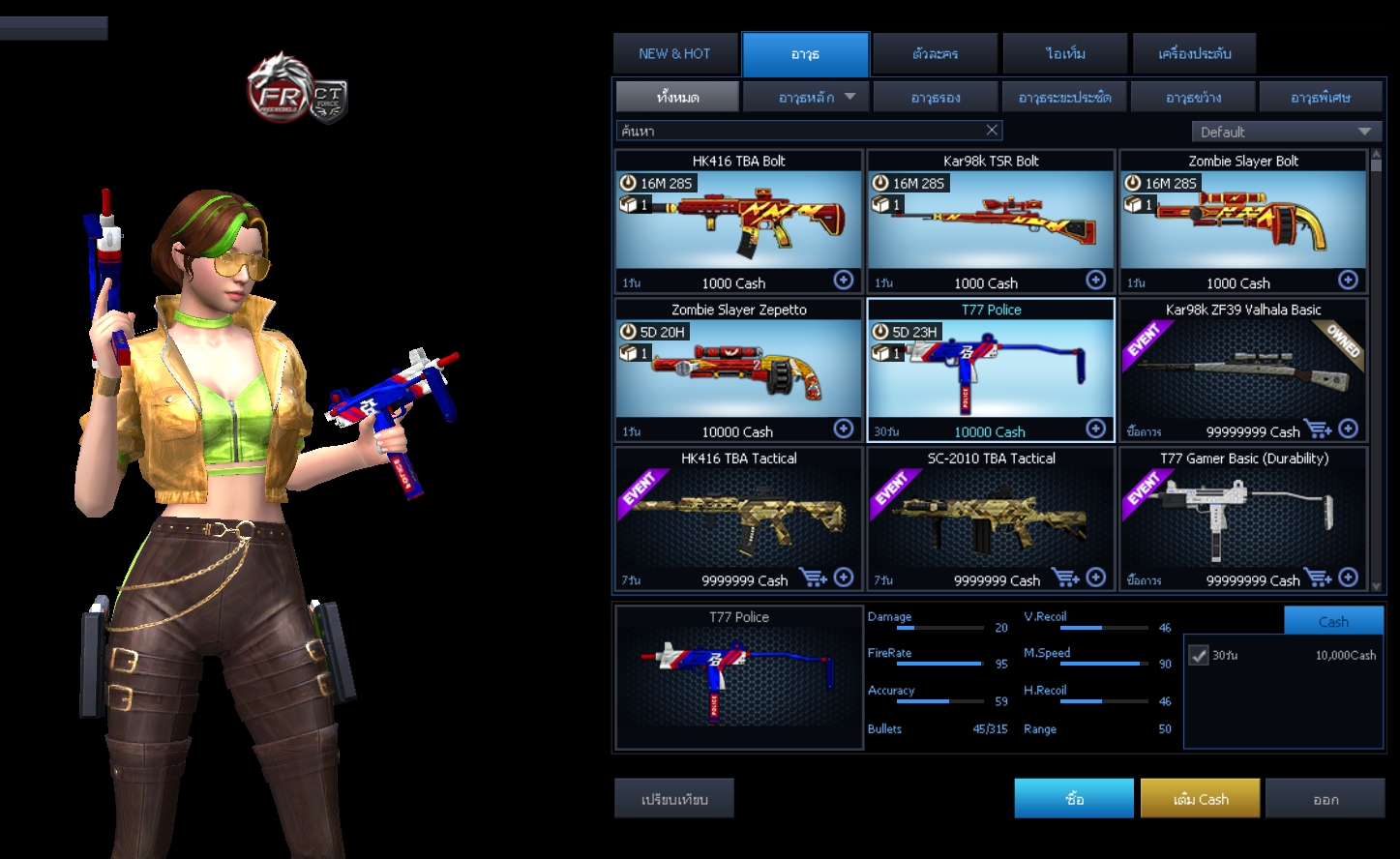
Task: Expand the อาวุธหลัก dropdown filter
Action: [x=807, y=97]
